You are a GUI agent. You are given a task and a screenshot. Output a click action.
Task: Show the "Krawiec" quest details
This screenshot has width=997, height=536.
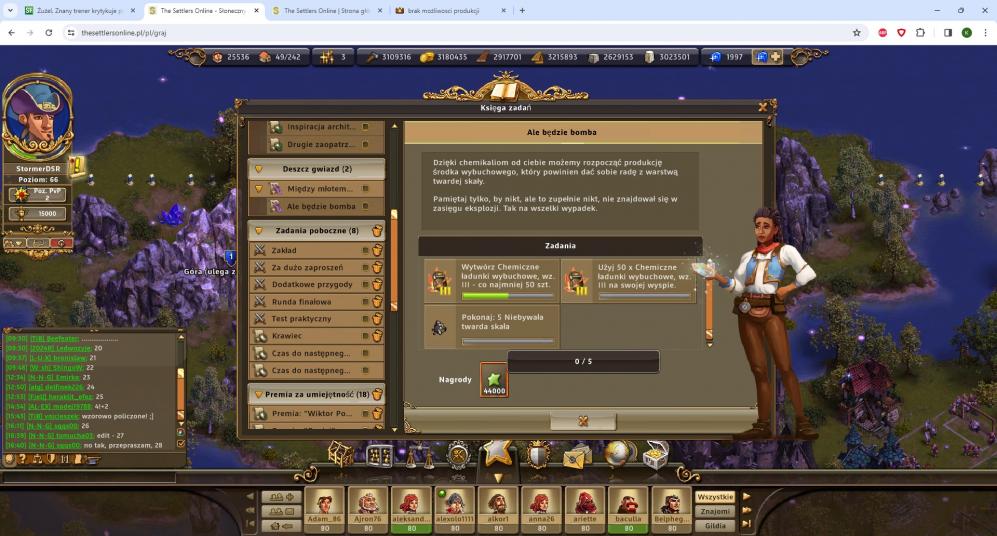[x=312, y=336]
